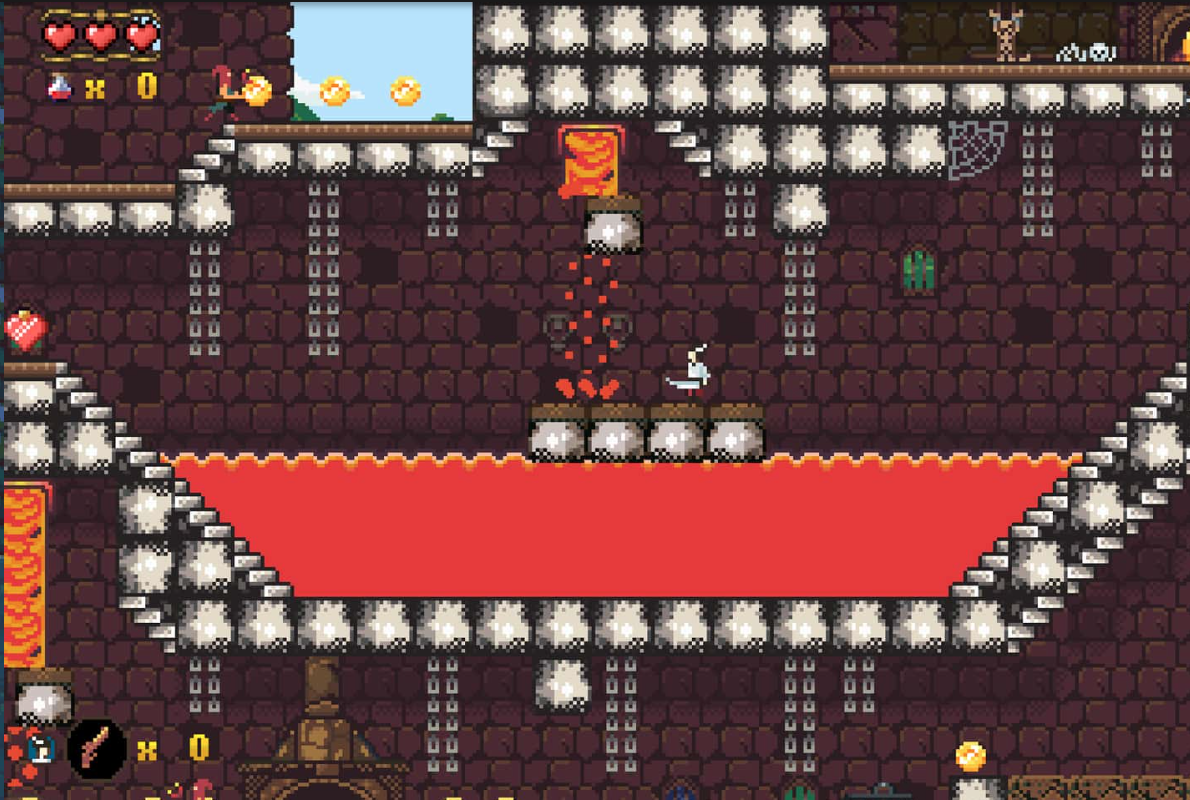Click the musket weapon icon

97,748
